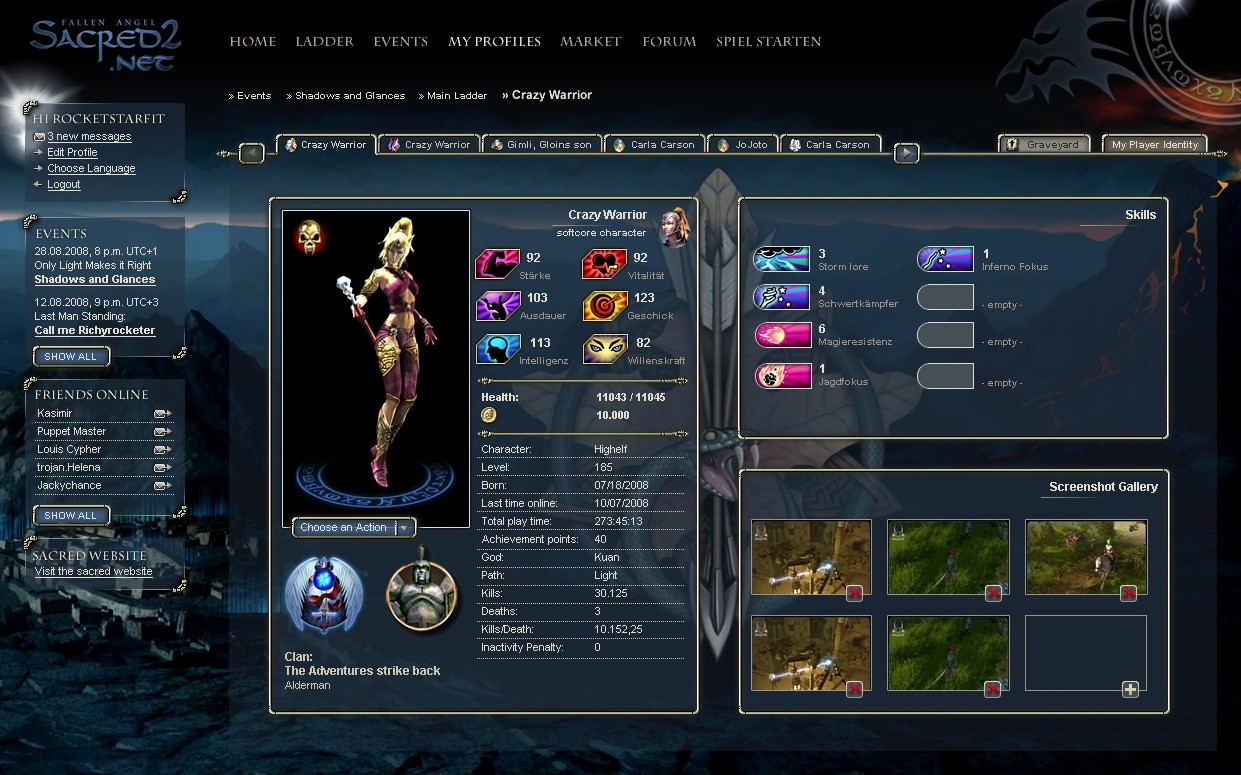Send a message to friend Kasimir
1241x775 pixels.
(161, 414)
